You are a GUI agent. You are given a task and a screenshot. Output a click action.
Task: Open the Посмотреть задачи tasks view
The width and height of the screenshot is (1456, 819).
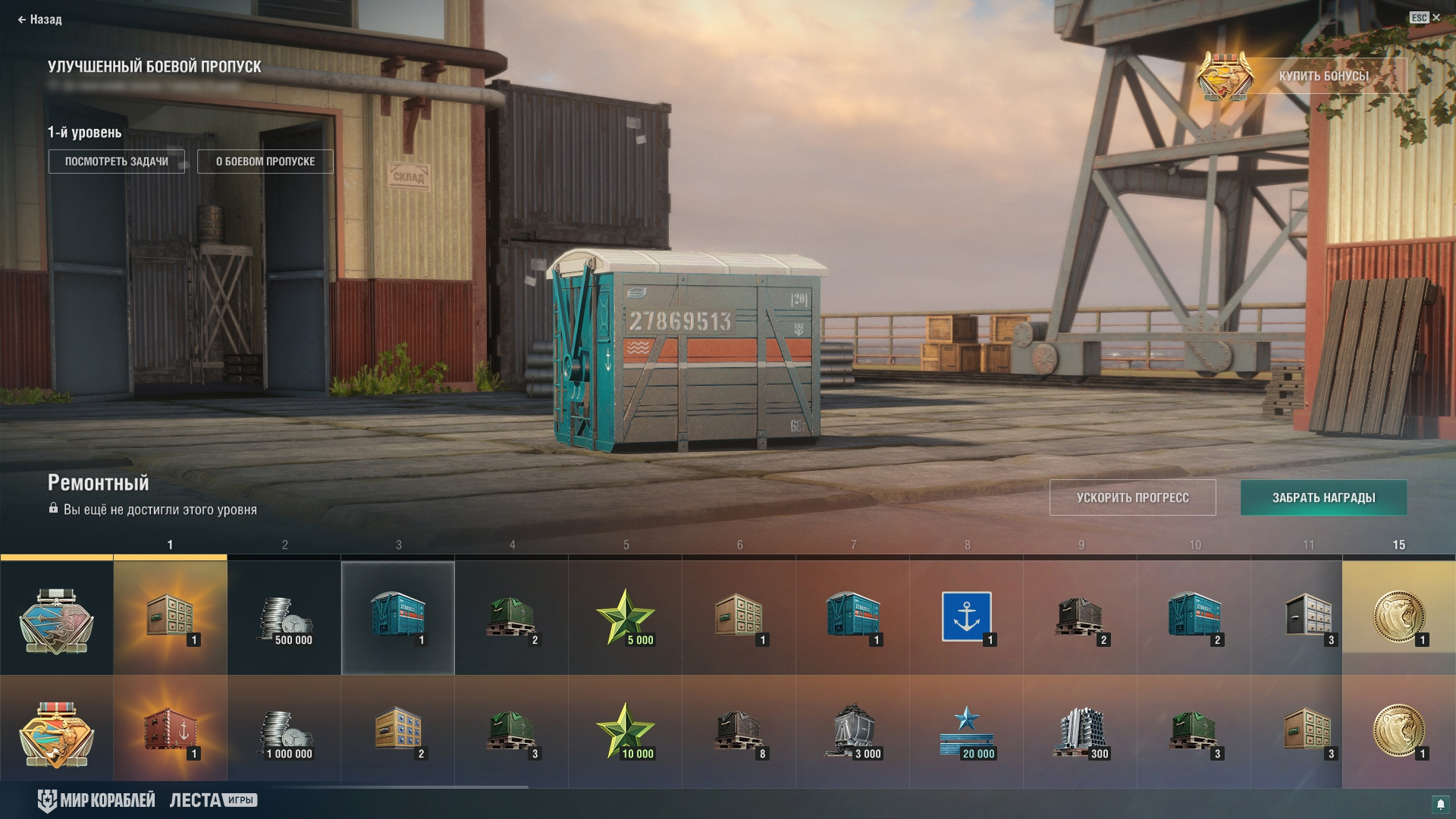click(117, 162)
